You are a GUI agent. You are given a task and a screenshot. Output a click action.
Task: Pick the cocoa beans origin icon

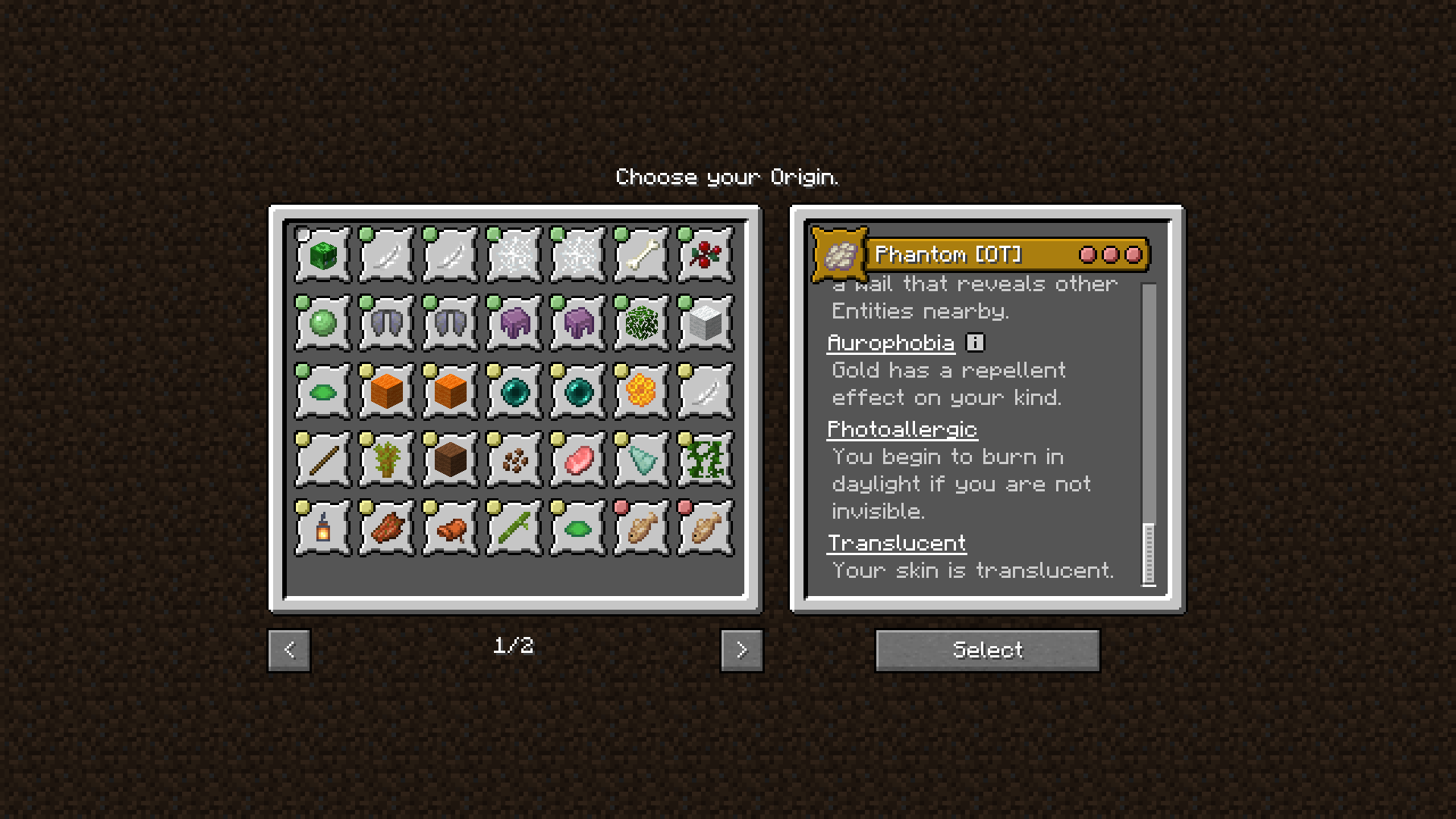point(514,460)
